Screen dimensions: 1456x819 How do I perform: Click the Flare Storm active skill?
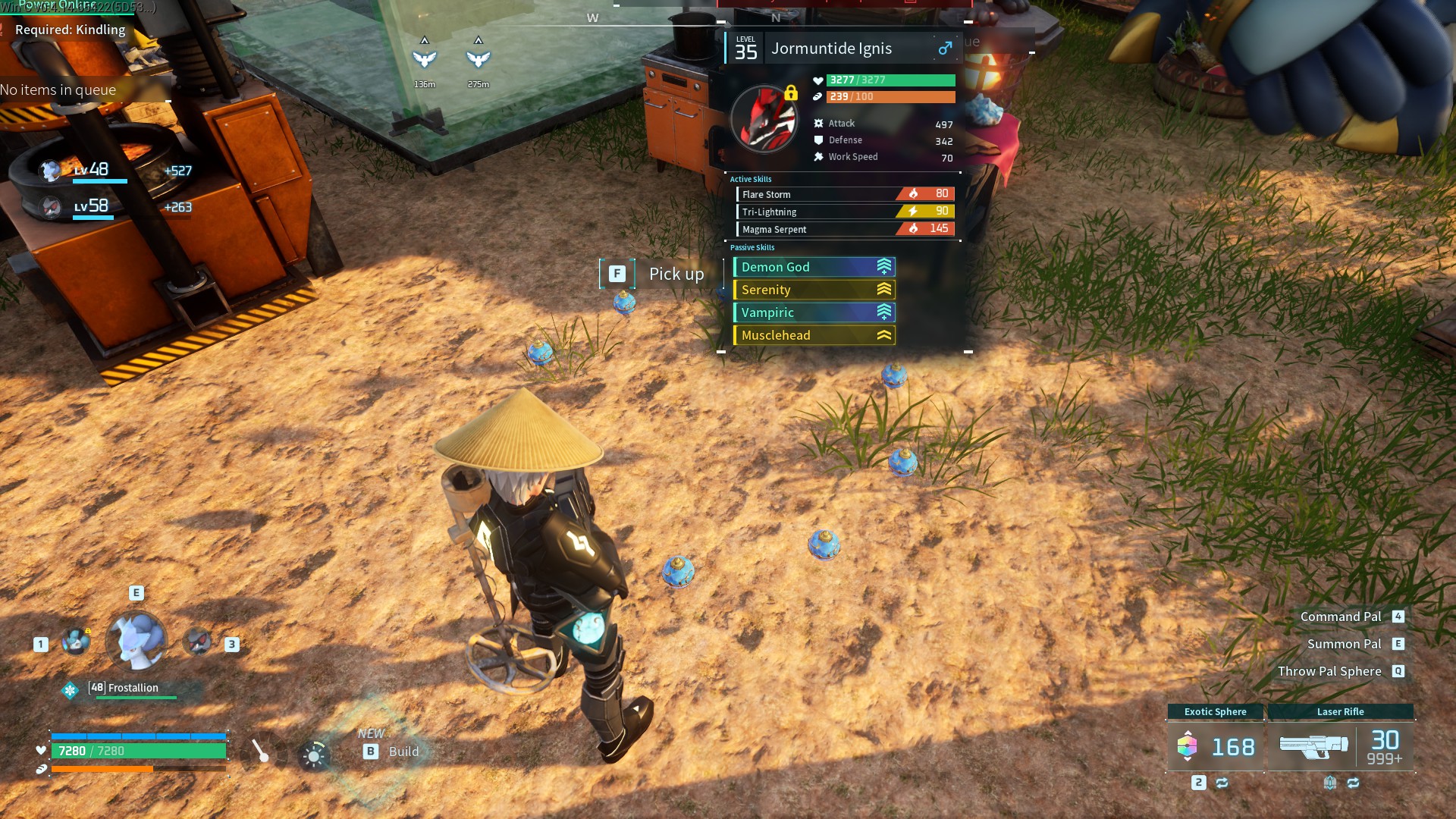point(845,194)
